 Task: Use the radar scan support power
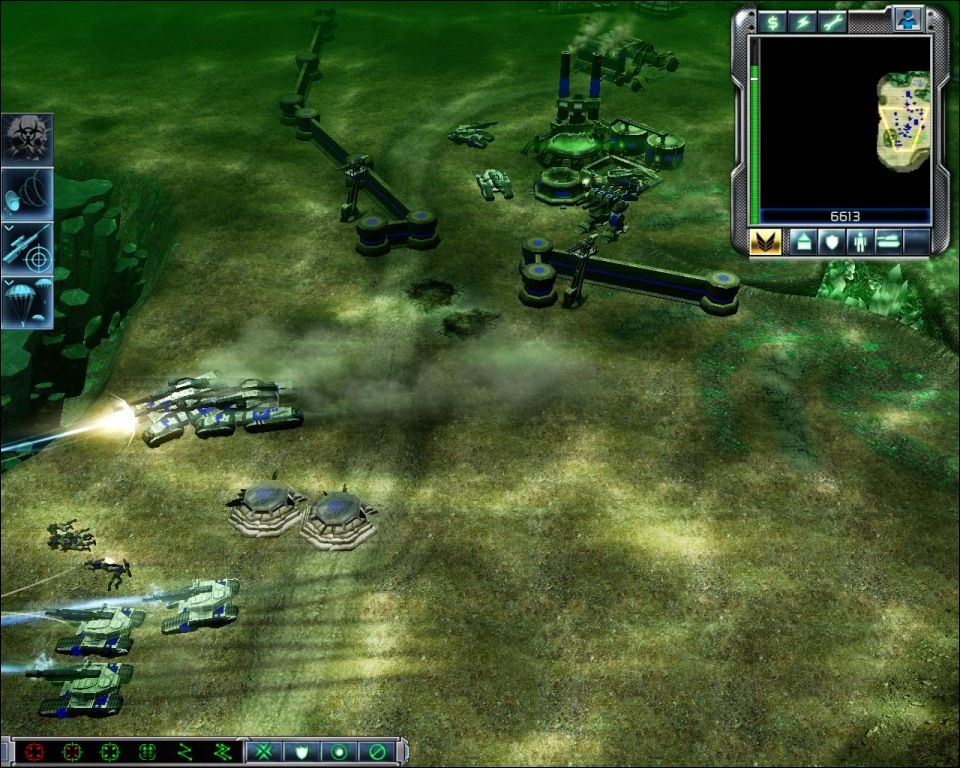click(x=27, y=193)
